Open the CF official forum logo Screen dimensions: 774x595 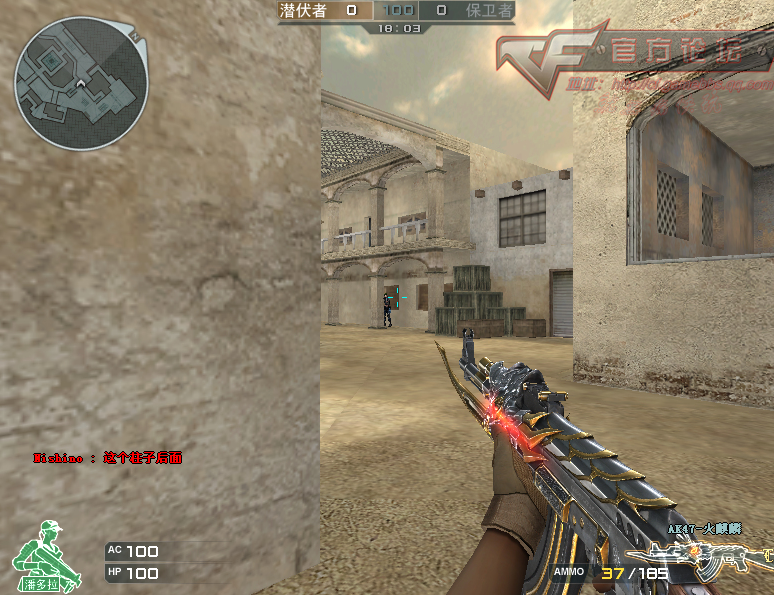click(625, 58)
